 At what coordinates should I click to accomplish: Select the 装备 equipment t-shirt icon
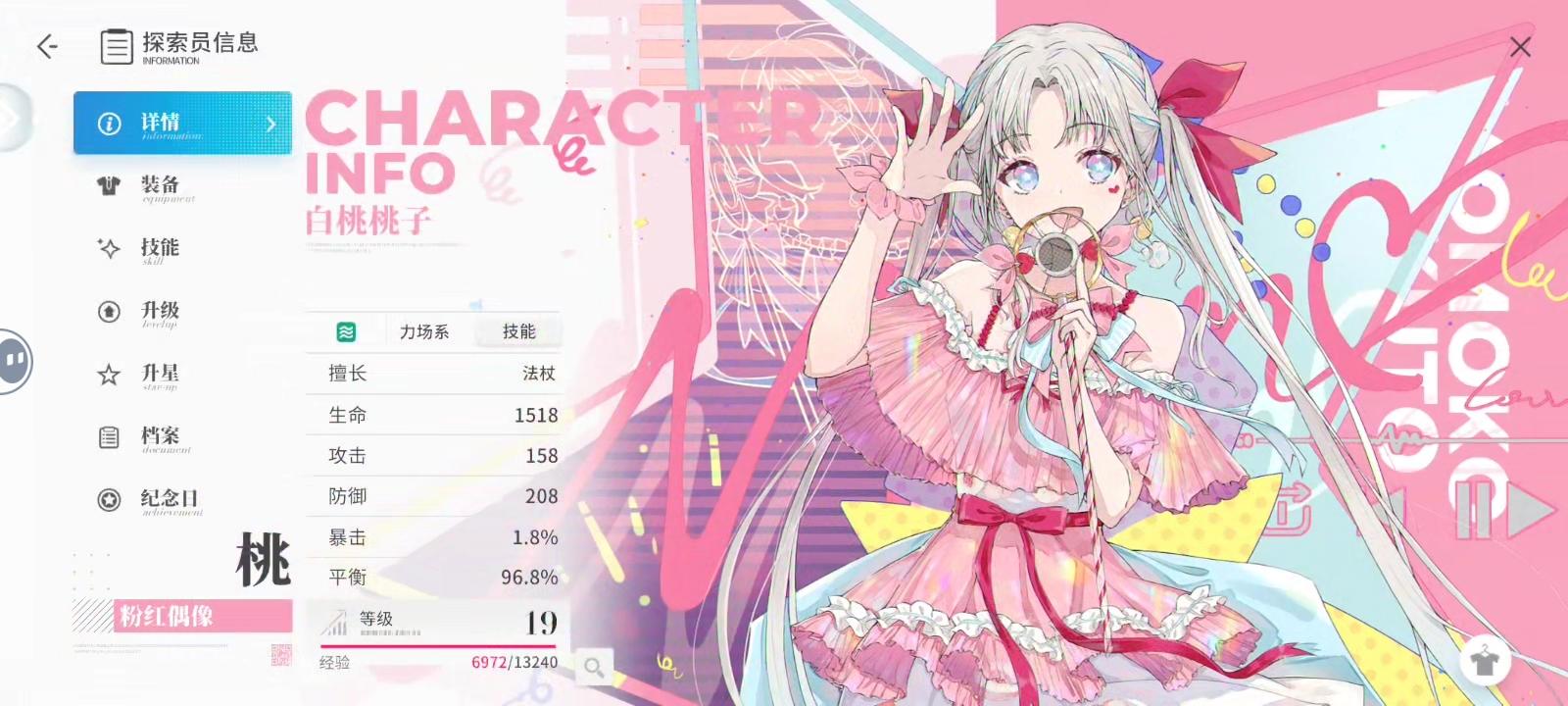pos(111,186)
